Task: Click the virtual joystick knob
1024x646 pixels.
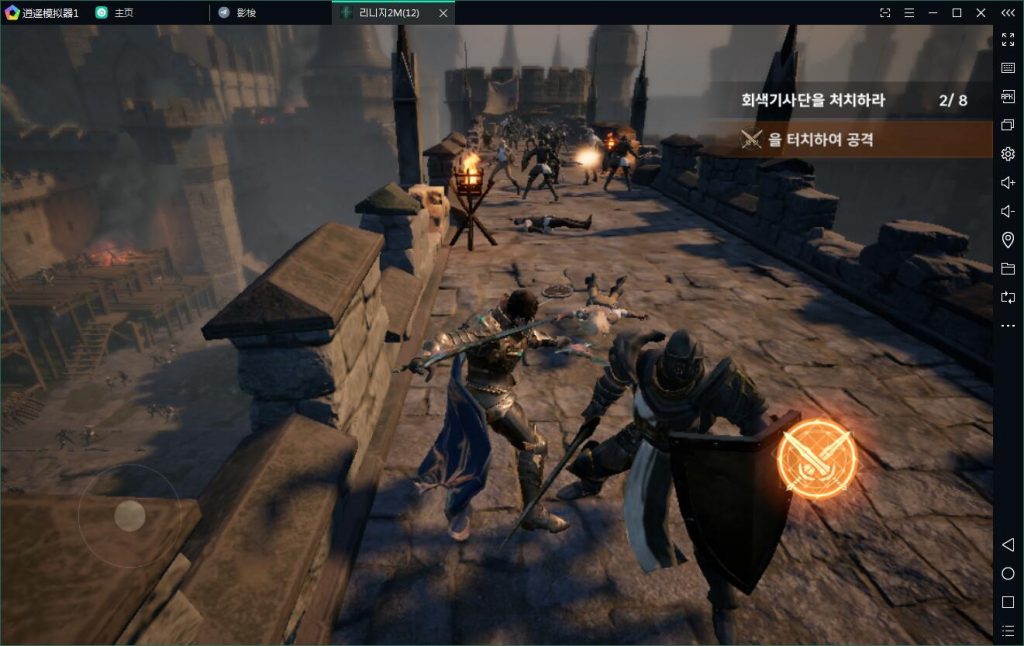Action: (x=130, y=515)
